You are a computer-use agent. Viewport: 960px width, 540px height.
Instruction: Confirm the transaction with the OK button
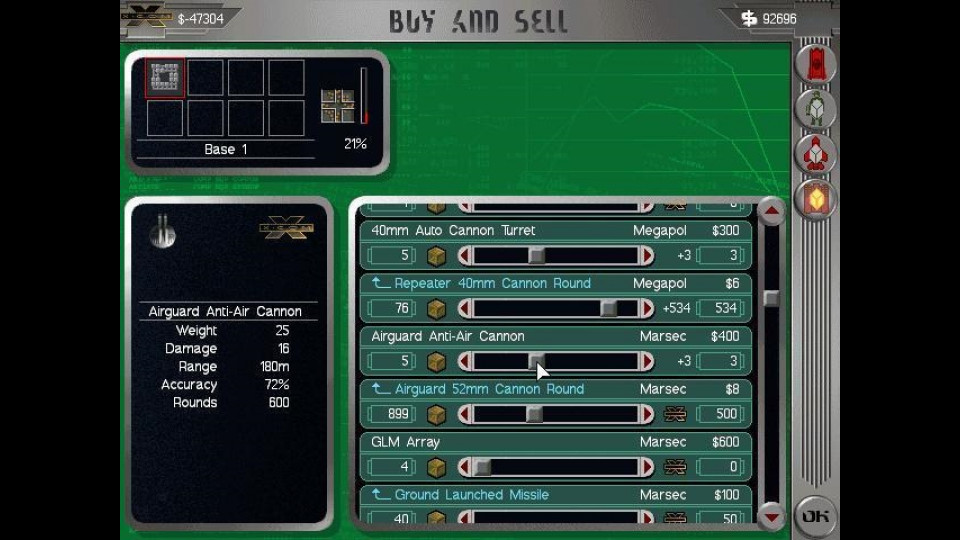tap(815, 516)
